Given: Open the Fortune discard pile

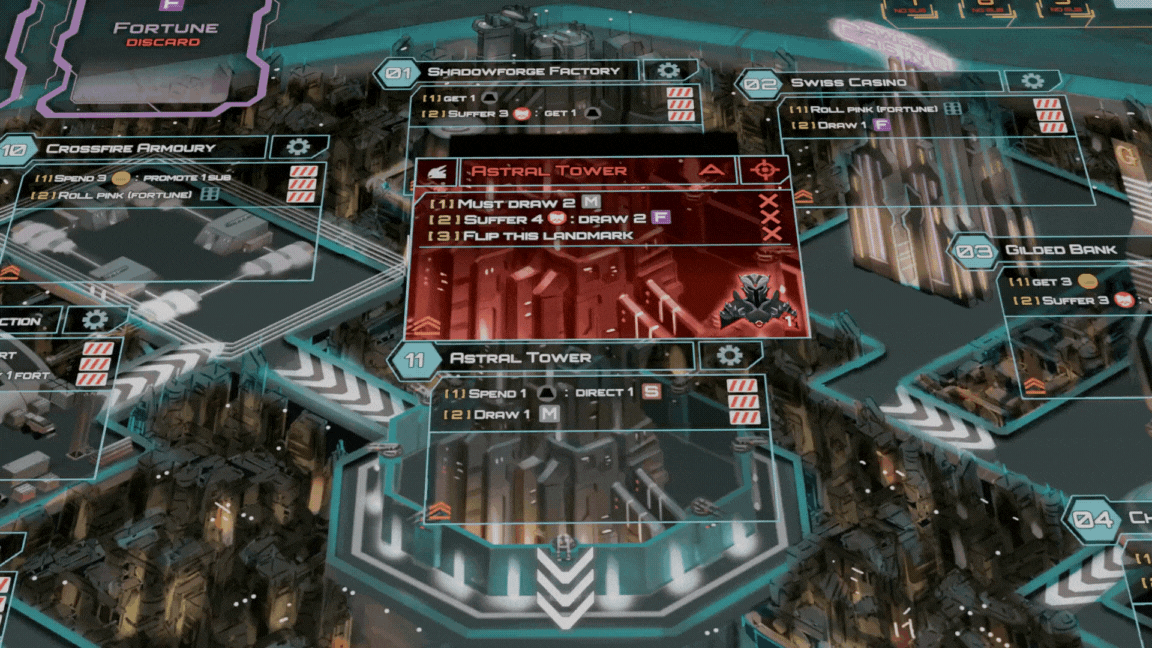Looking at the screenshot, I should point(166,52).
